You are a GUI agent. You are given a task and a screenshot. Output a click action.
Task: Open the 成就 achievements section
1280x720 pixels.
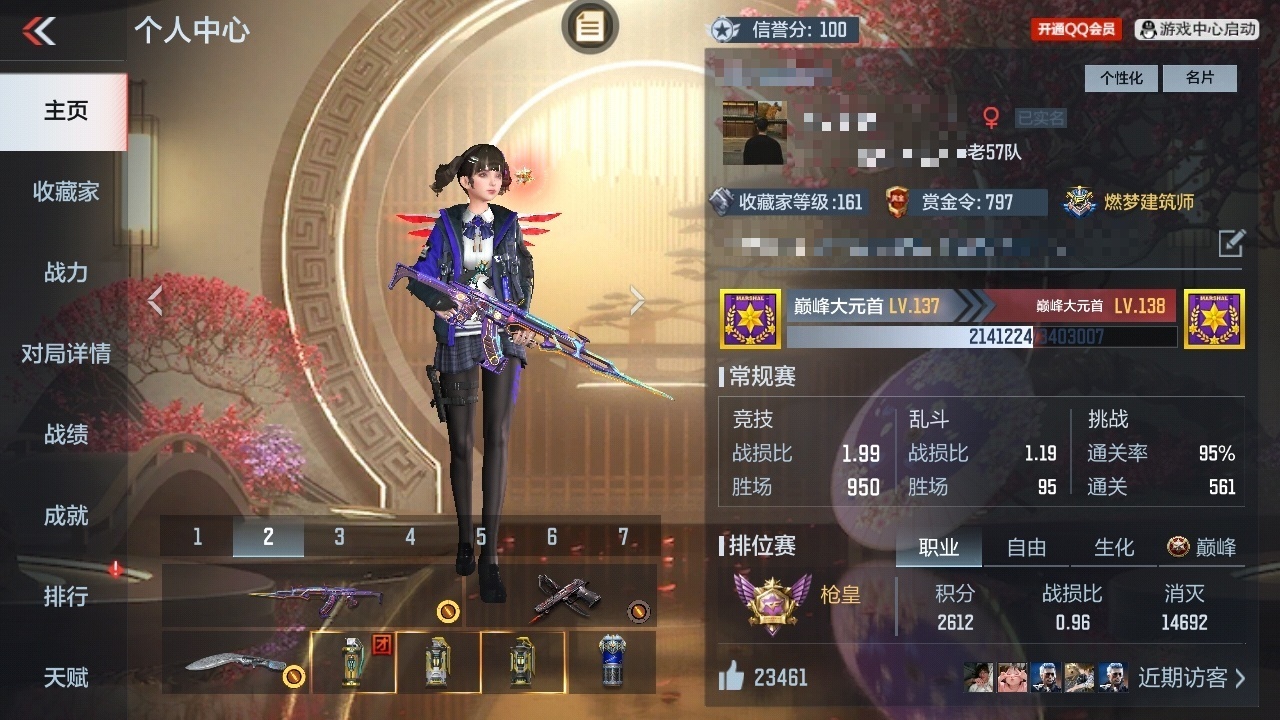(x=65, y=515)
